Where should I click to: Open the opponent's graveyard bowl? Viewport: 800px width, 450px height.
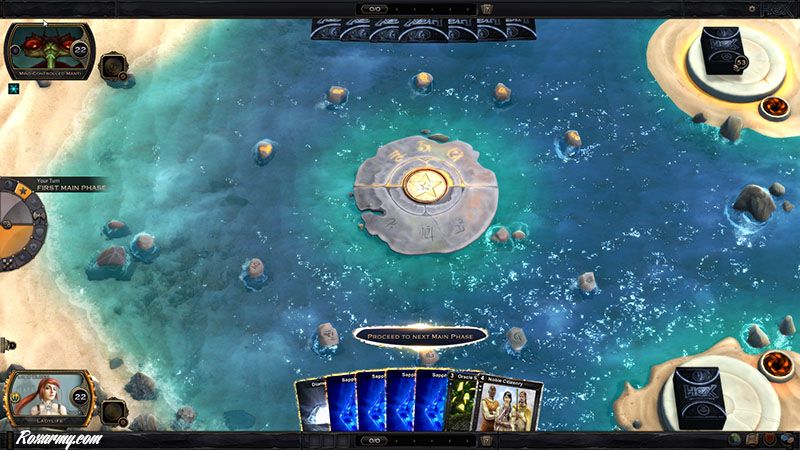(773, 105)
